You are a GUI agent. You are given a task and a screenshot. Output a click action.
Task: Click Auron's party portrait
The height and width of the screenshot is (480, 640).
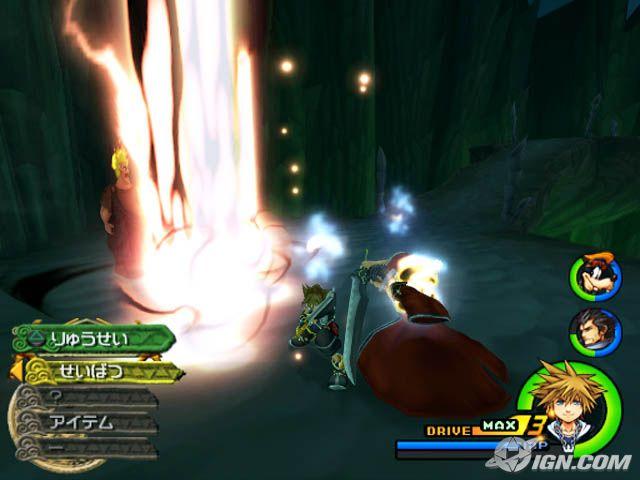click(x=596, y=331)
